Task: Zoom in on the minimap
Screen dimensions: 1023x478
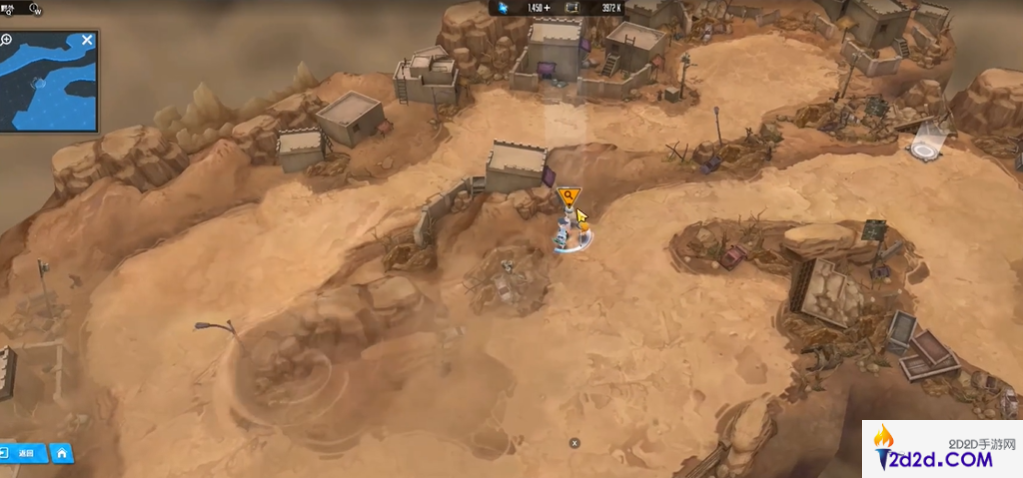Action: pyautogui.click(x=7, y=40)
